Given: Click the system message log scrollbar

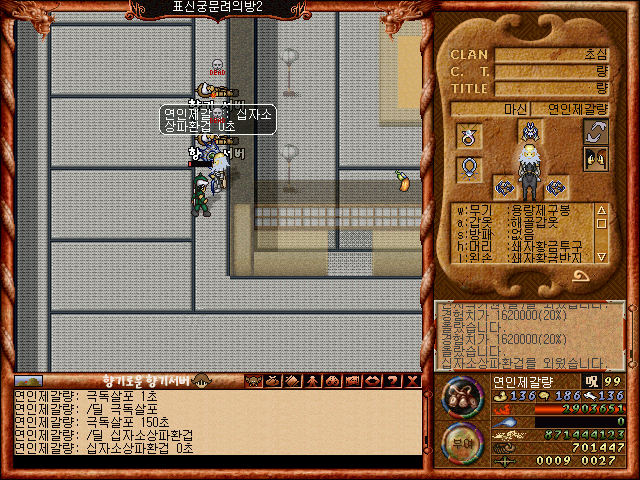Looking at the screenshot, I should point(628,335).
